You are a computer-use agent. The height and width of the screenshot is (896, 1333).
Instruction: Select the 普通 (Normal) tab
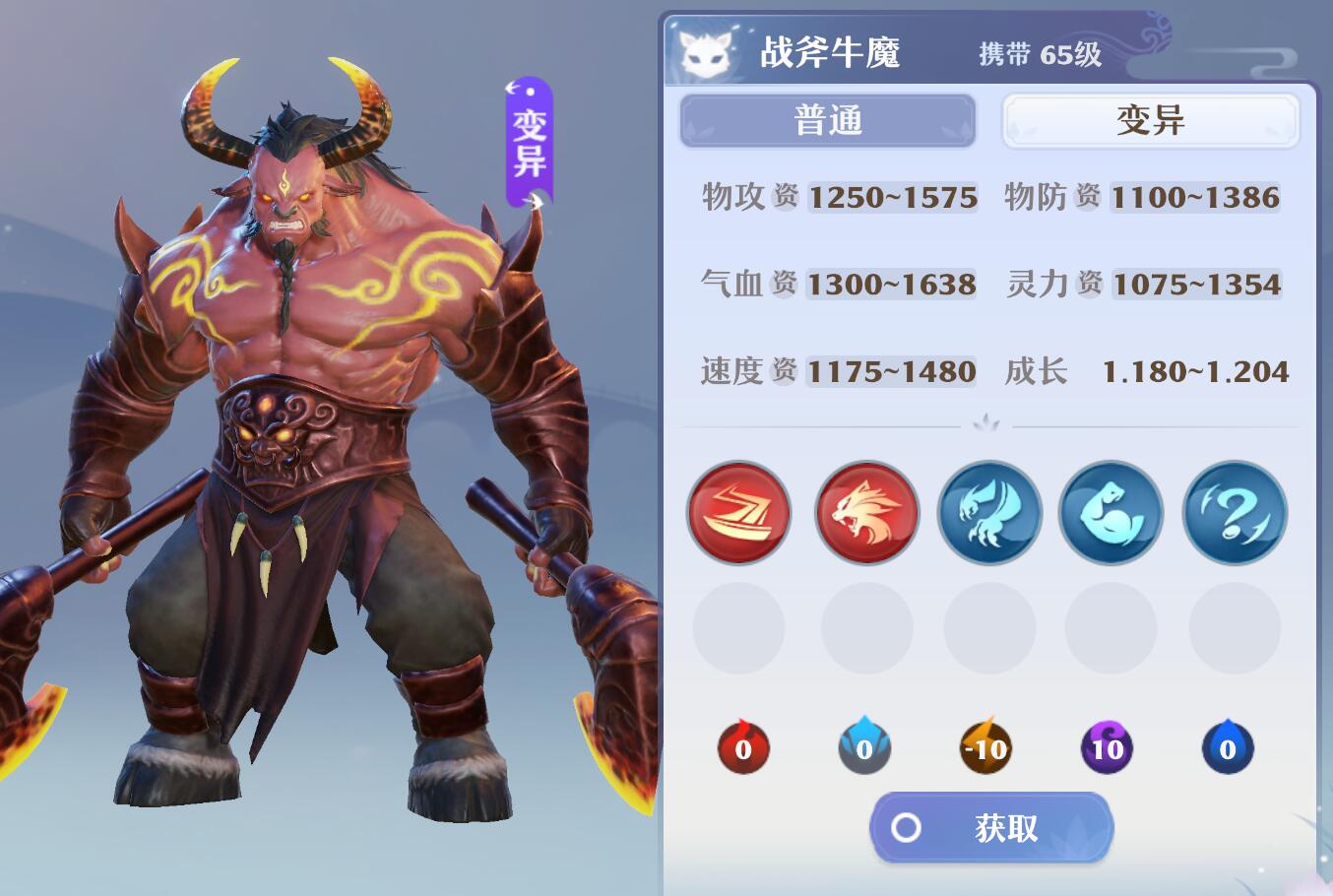tap(828, 120)
